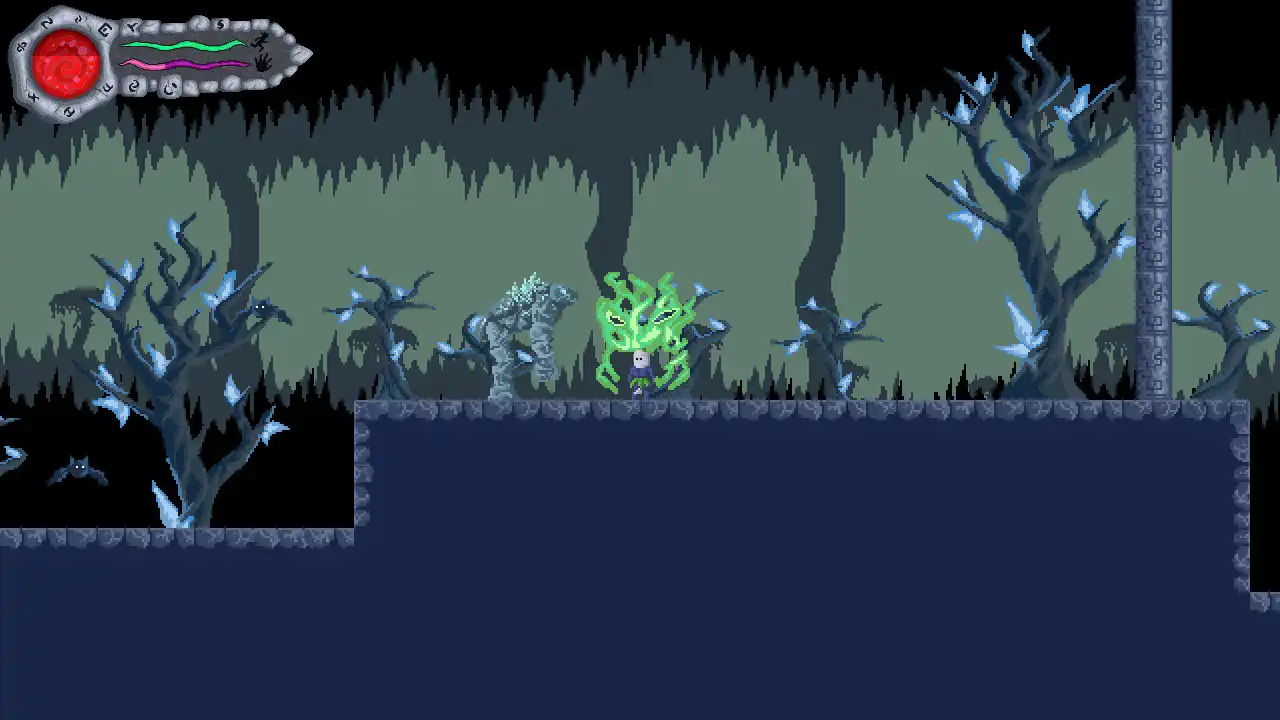Click the pink-purple energy bar
The image size is (1280, 720).
(x=185, y=63)
